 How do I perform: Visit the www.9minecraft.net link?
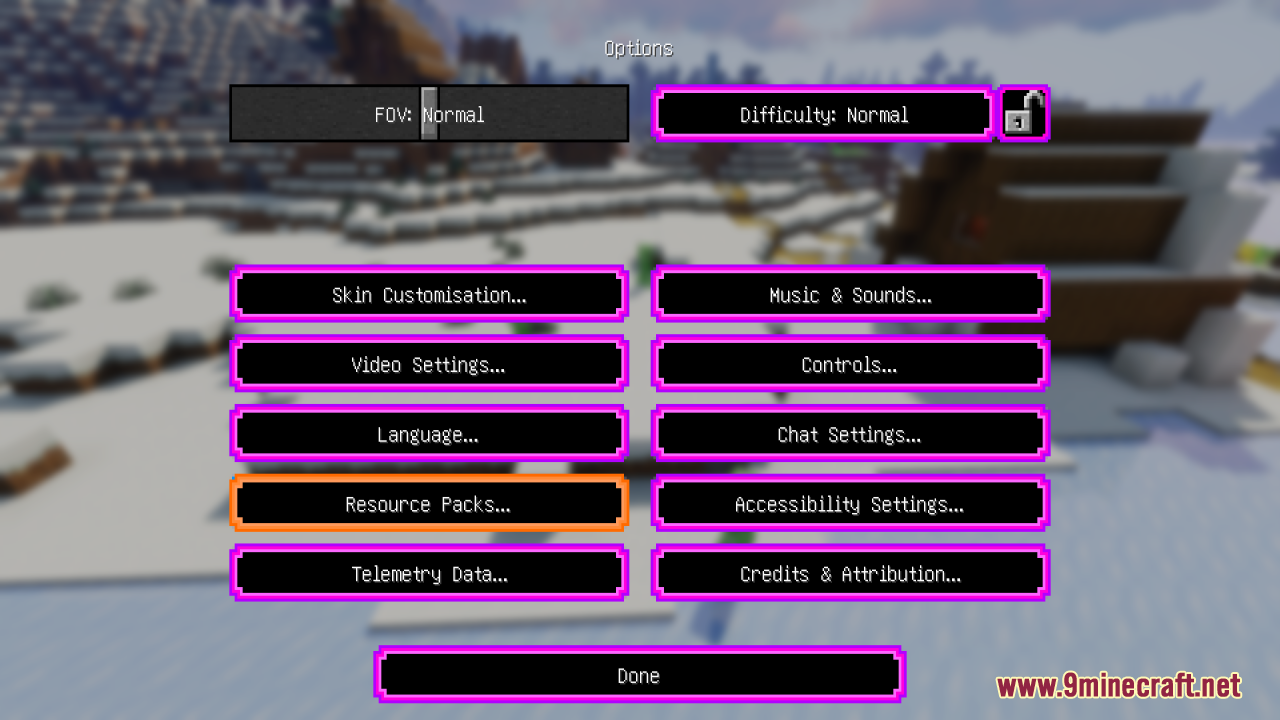click(x=1120, y=686)
